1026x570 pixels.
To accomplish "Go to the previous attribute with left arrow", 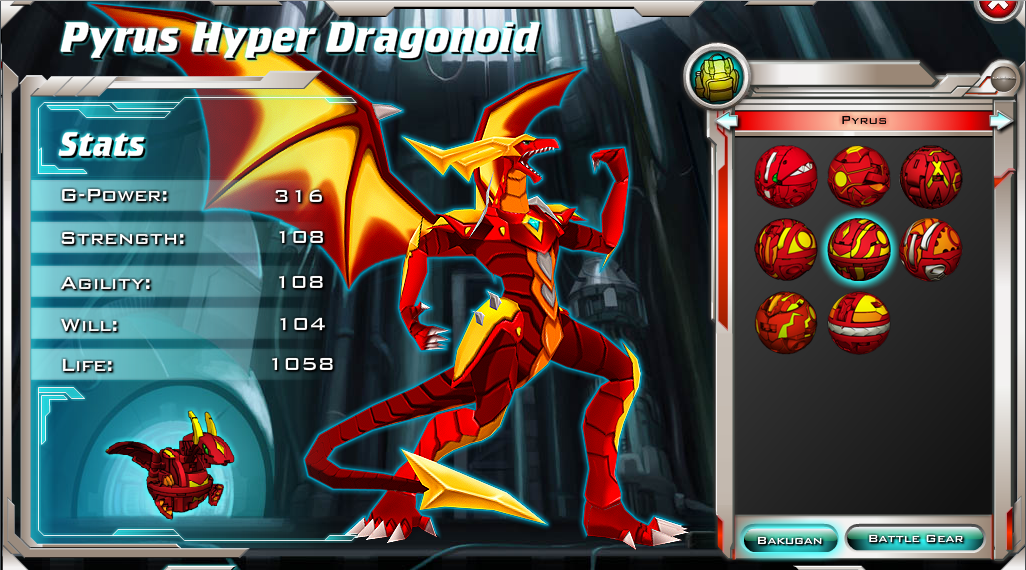I will 727,121.
